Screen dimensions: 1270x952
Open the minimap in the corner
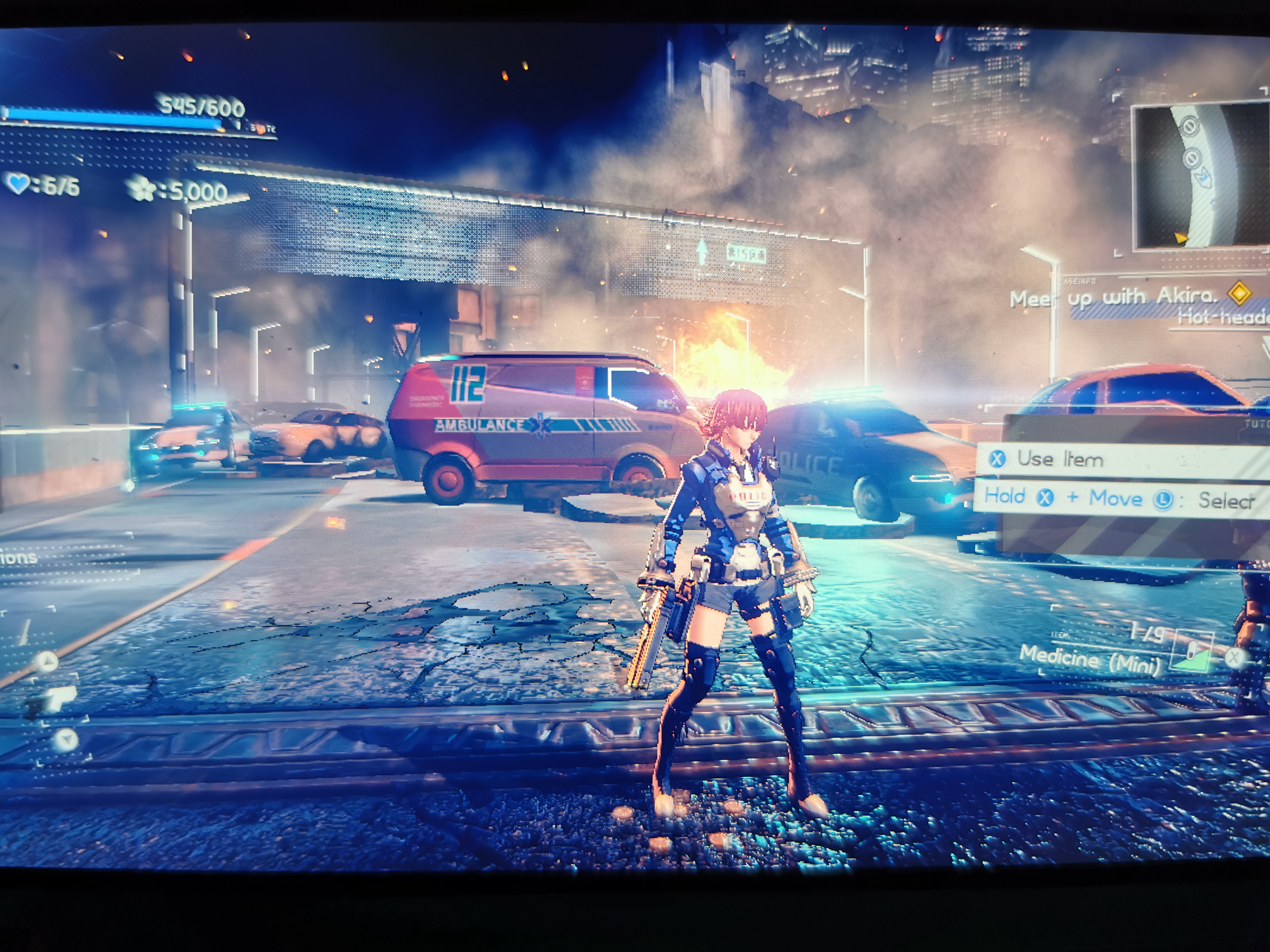(x=1200, y=177)
